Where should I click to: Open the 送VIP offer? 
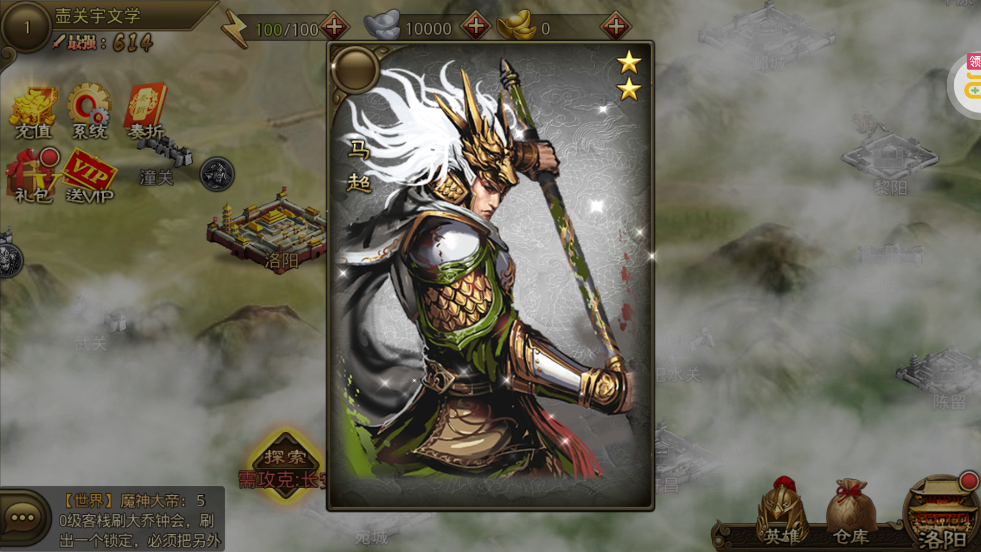(89, 176)
